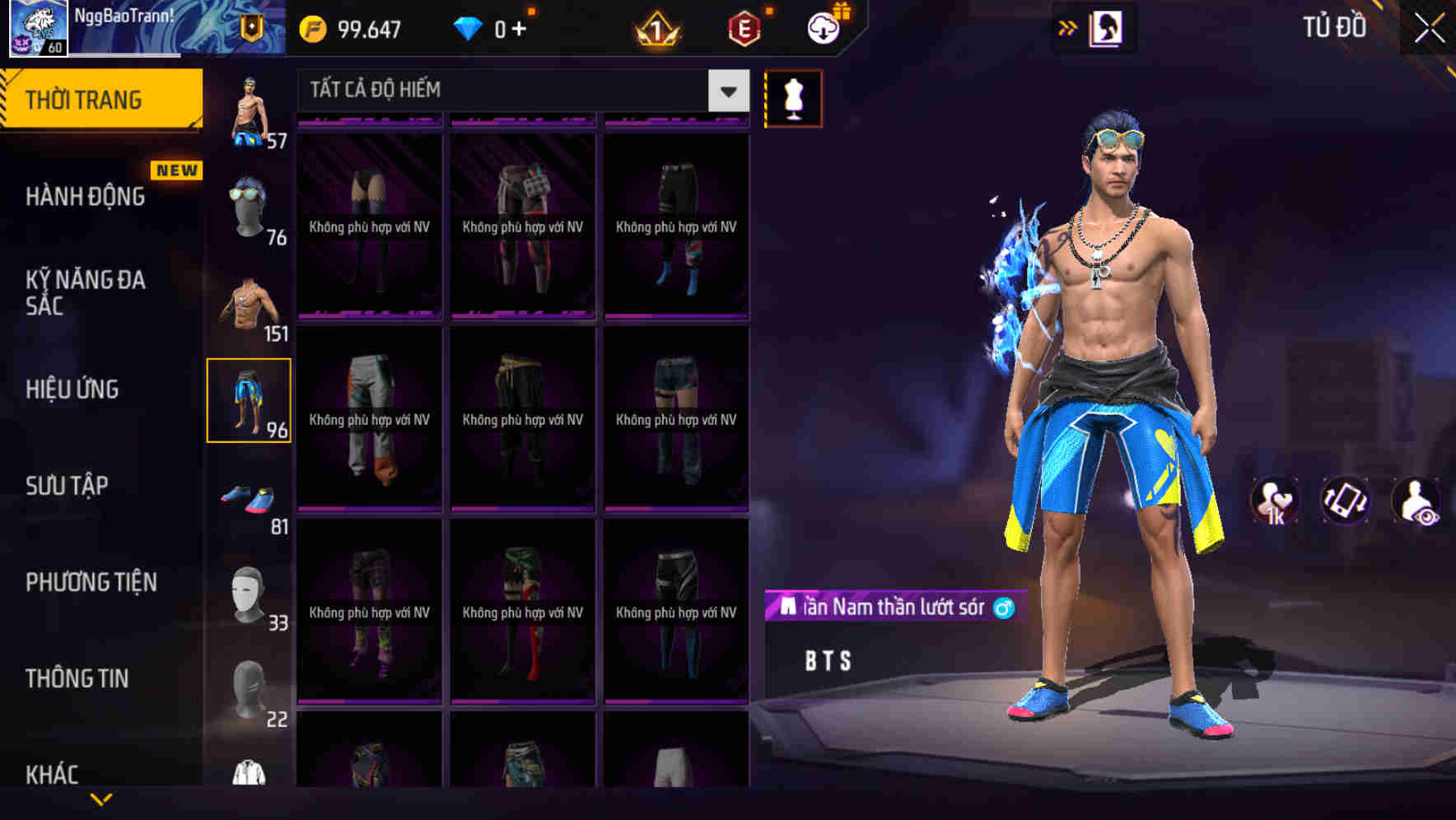The width and height of the screenshot is (1456, 820).
Task: Collapse the rarity filter with its arrow button
Action: click(x=726, y=91)
